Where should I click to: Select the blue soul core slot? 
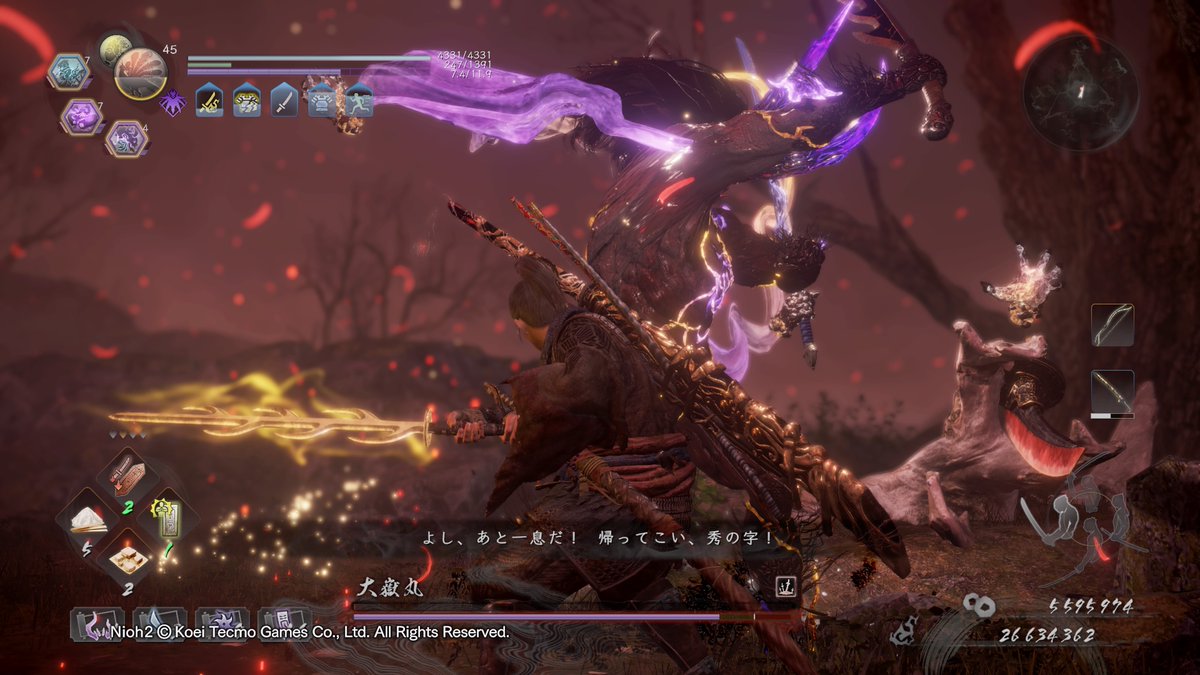tap(69, 72)
